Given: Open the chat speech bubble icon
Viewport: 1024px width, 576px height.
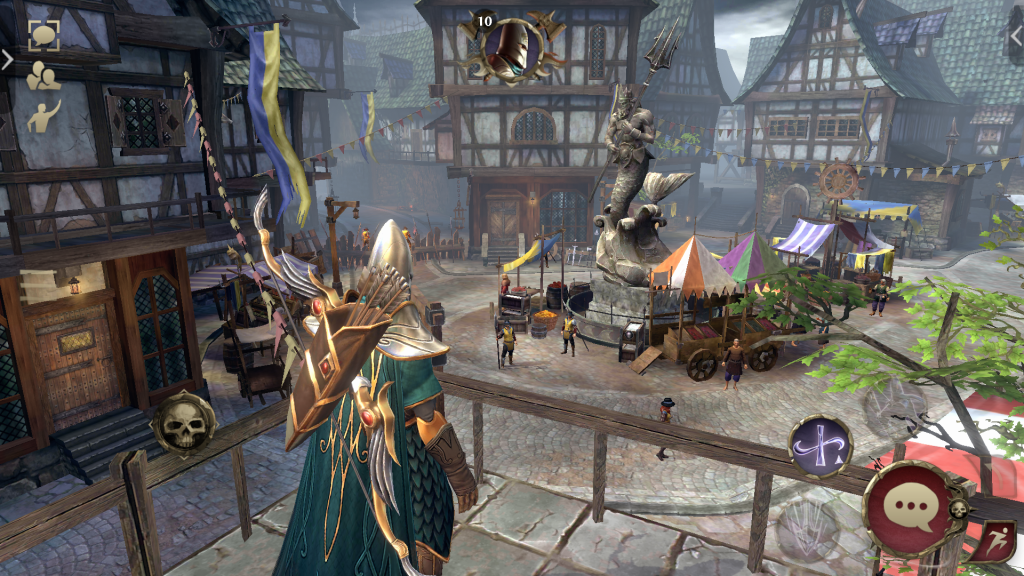Looking at the screenshot, I should pyautogui.click(x=43, y=36).
